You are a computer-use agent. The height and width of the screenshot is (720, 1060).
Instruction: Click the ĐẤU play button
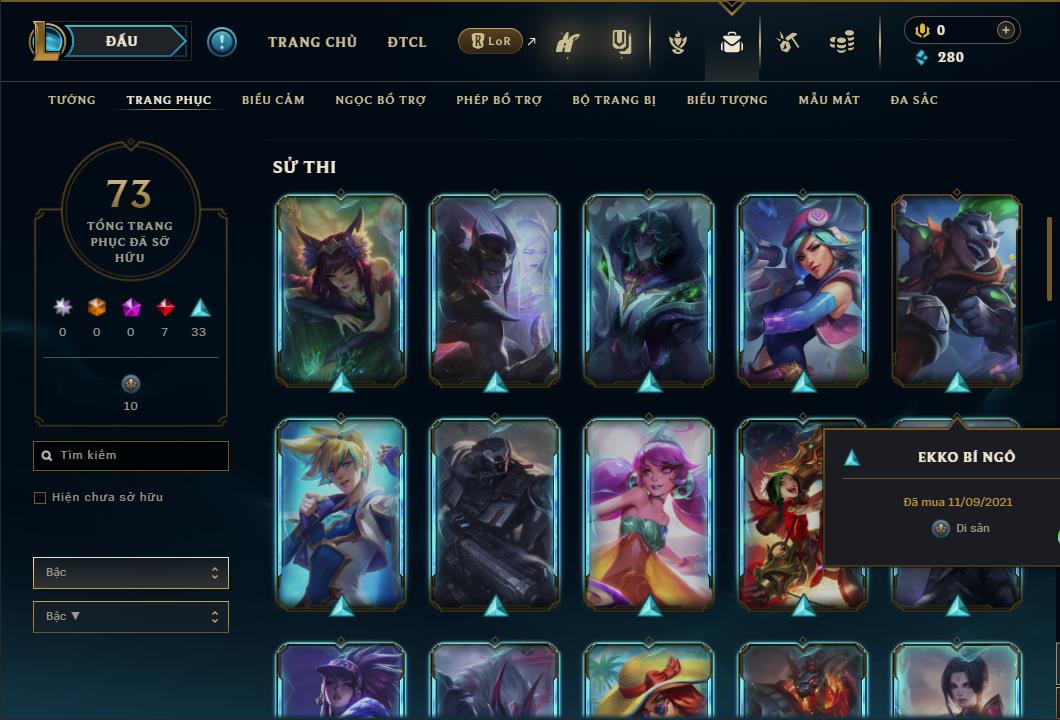tap(122, 41)
